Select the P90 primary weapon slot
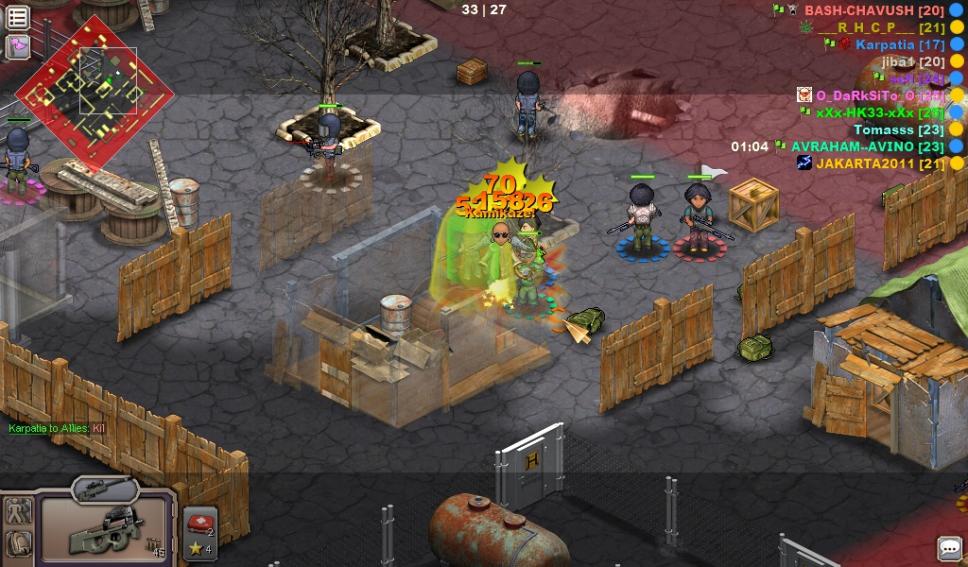Screen dimensions: 968x567 pos(106,530)
